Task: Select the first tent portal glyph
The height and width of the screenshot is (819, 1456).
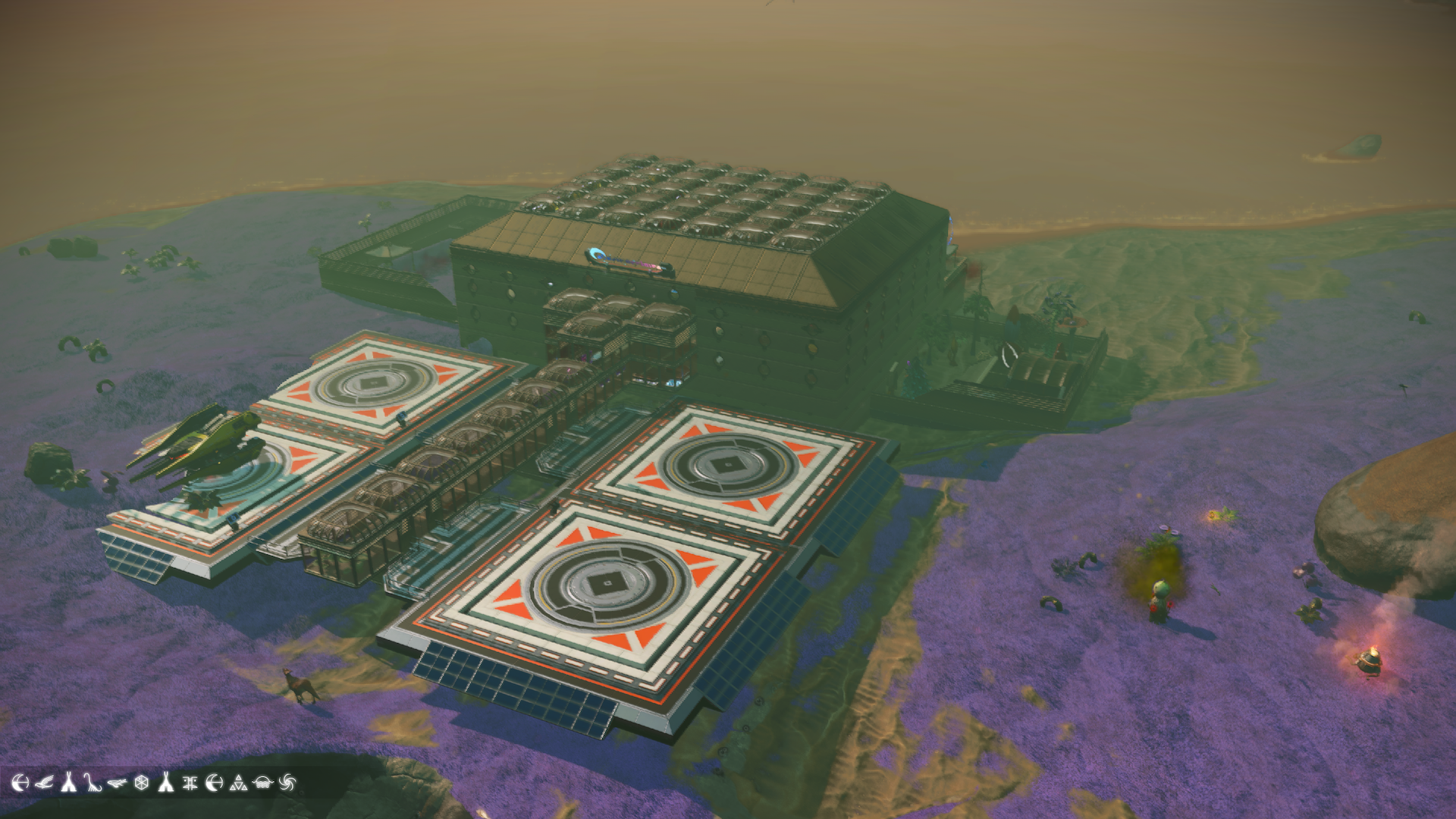Action: 70,783
